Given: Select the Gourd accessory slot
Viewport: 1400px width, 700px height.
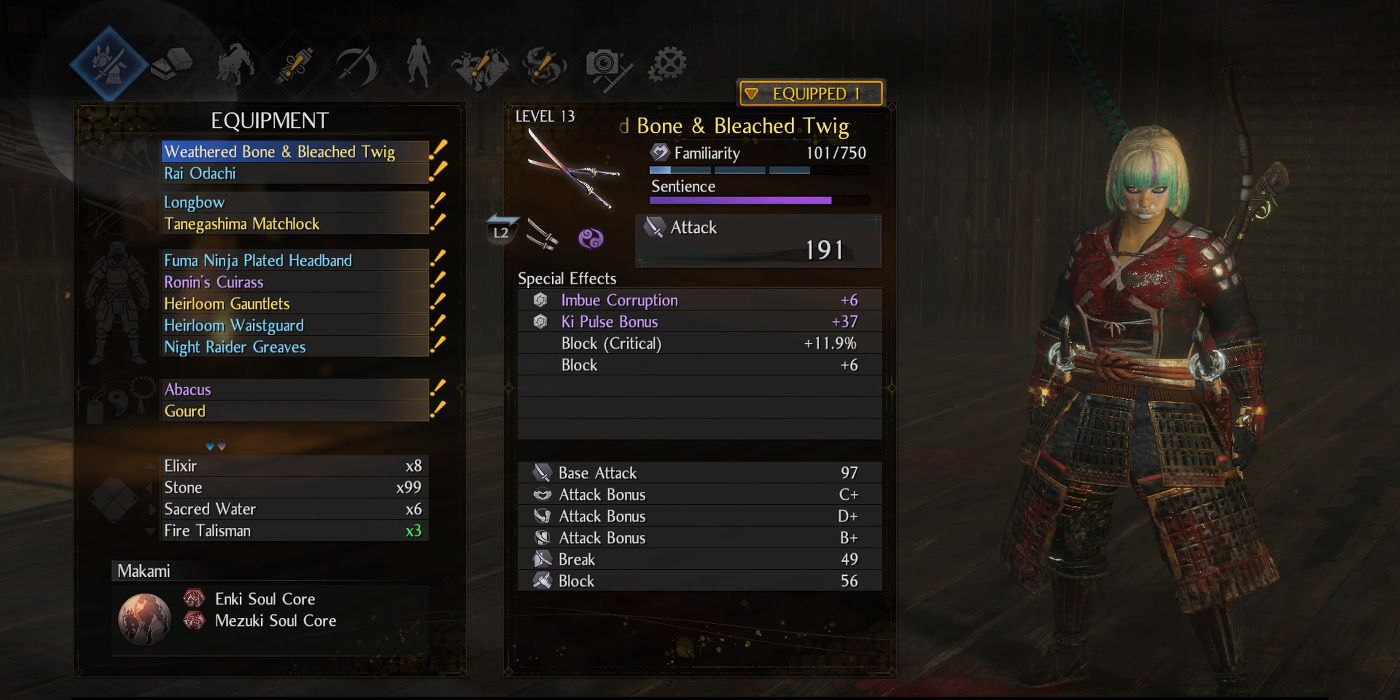Looking at the screenshot, I should click(185, 411).
